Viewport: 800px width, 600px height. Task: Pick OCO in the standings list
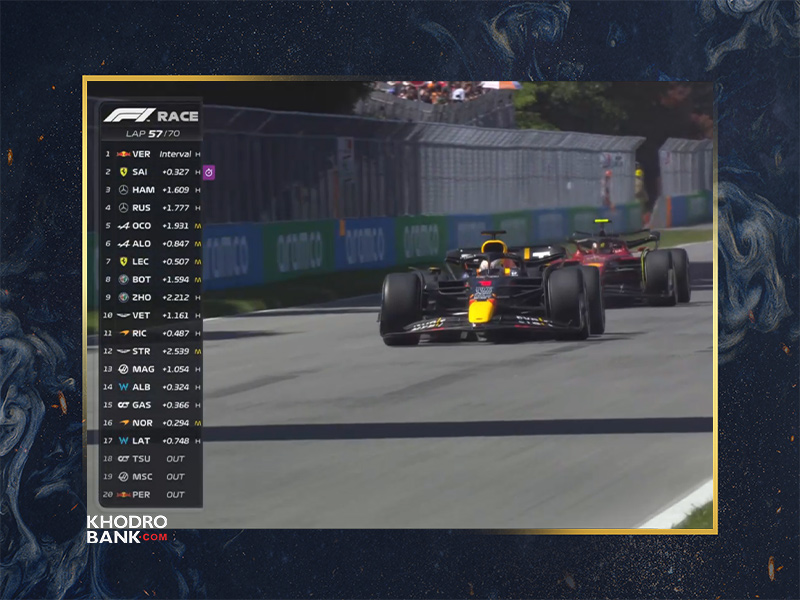152,226
